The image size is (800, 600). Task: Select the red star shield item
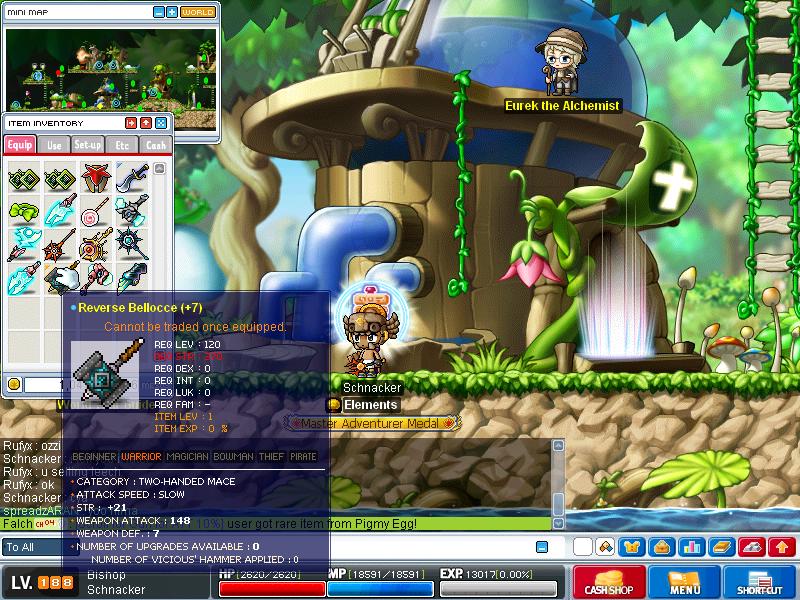click(x=95, y=180)
